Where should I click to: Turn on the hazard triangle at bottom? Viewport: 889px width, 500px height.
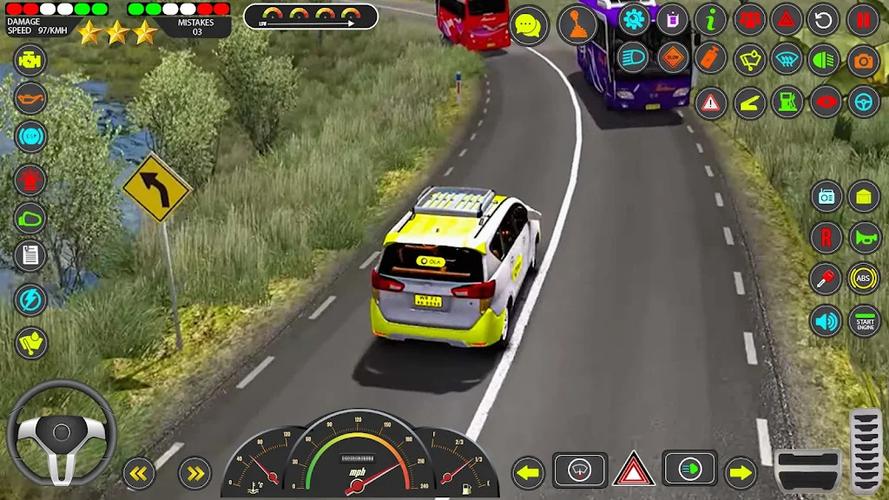[x=633, y=469]
